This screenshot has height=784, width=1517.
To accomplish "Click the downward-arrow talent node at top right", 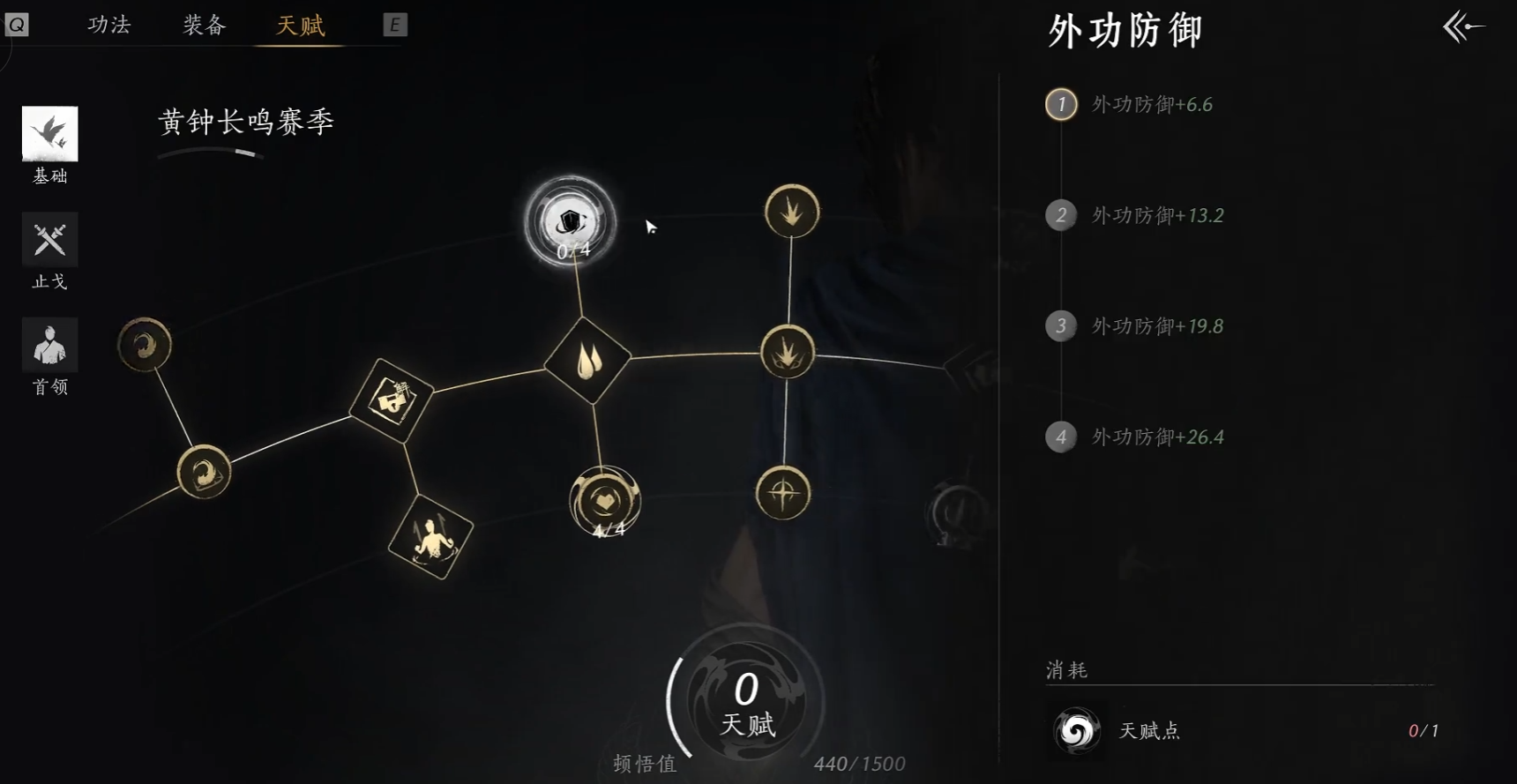I will click(791, 212).
